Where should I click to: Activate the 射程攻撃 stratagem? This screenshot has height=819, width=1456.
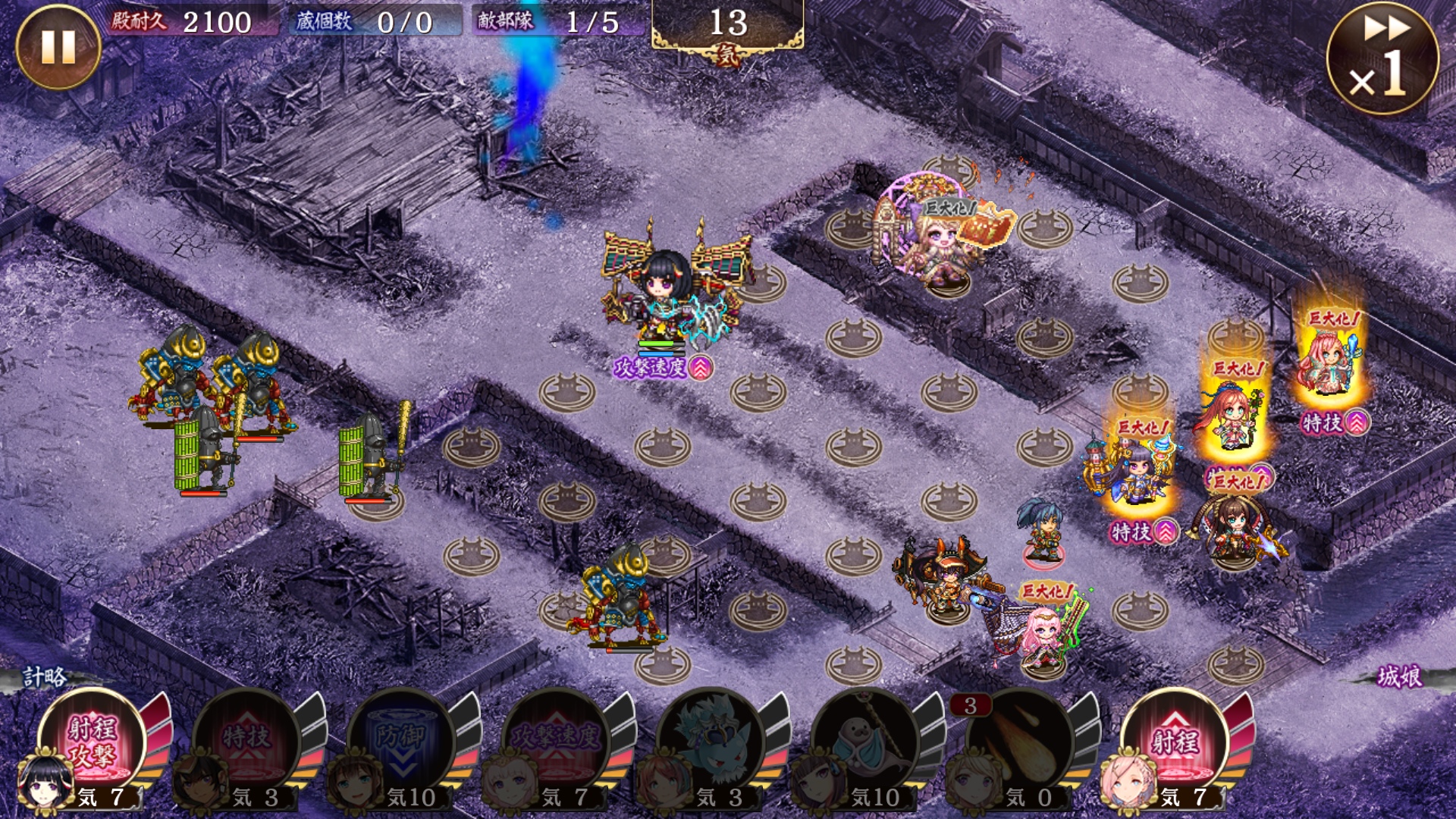(x=93, y=739)
